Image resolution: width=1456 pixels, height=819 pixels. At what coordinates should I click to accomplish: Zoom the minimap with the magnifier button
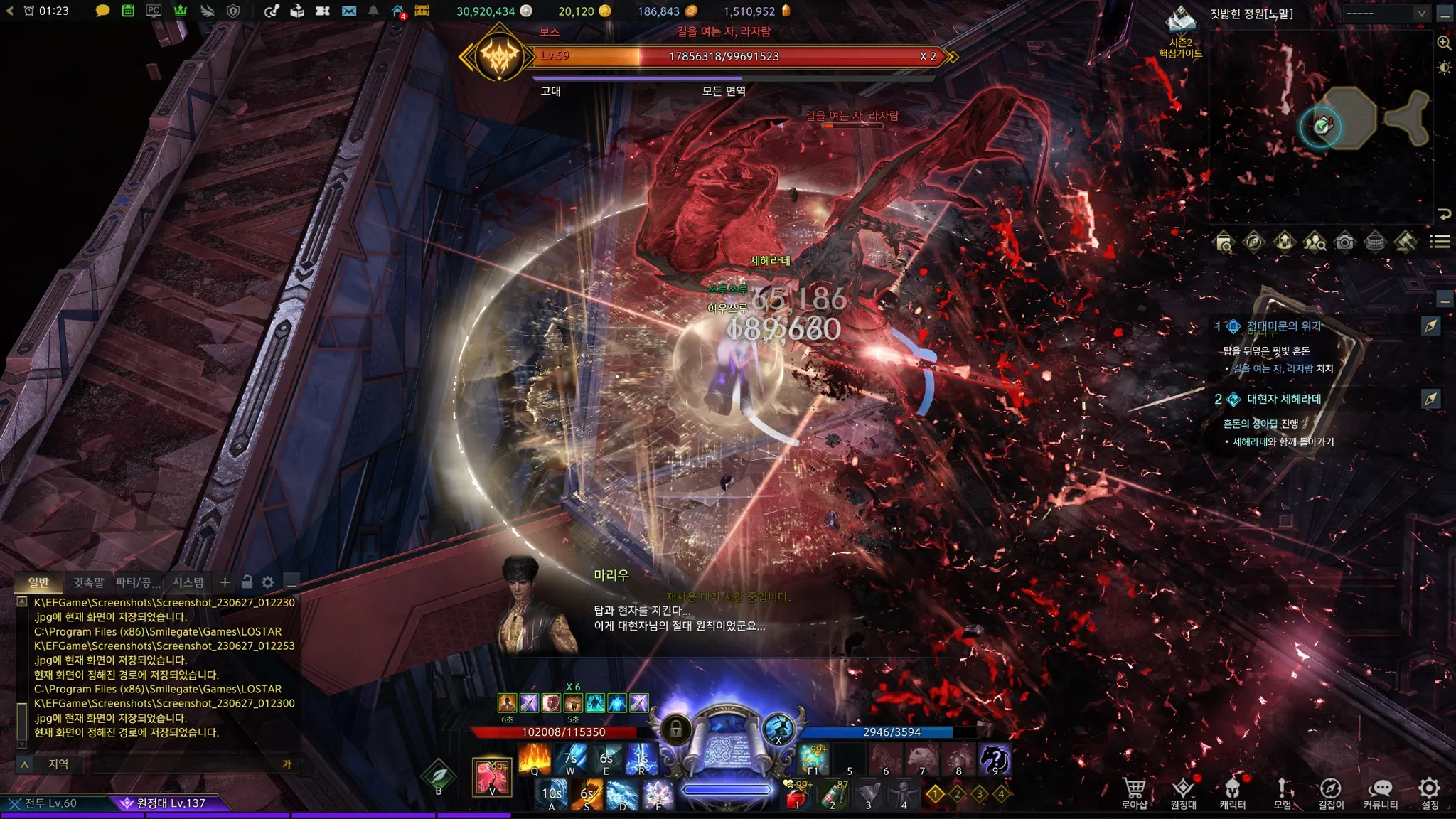click(x=1444, y=43)
